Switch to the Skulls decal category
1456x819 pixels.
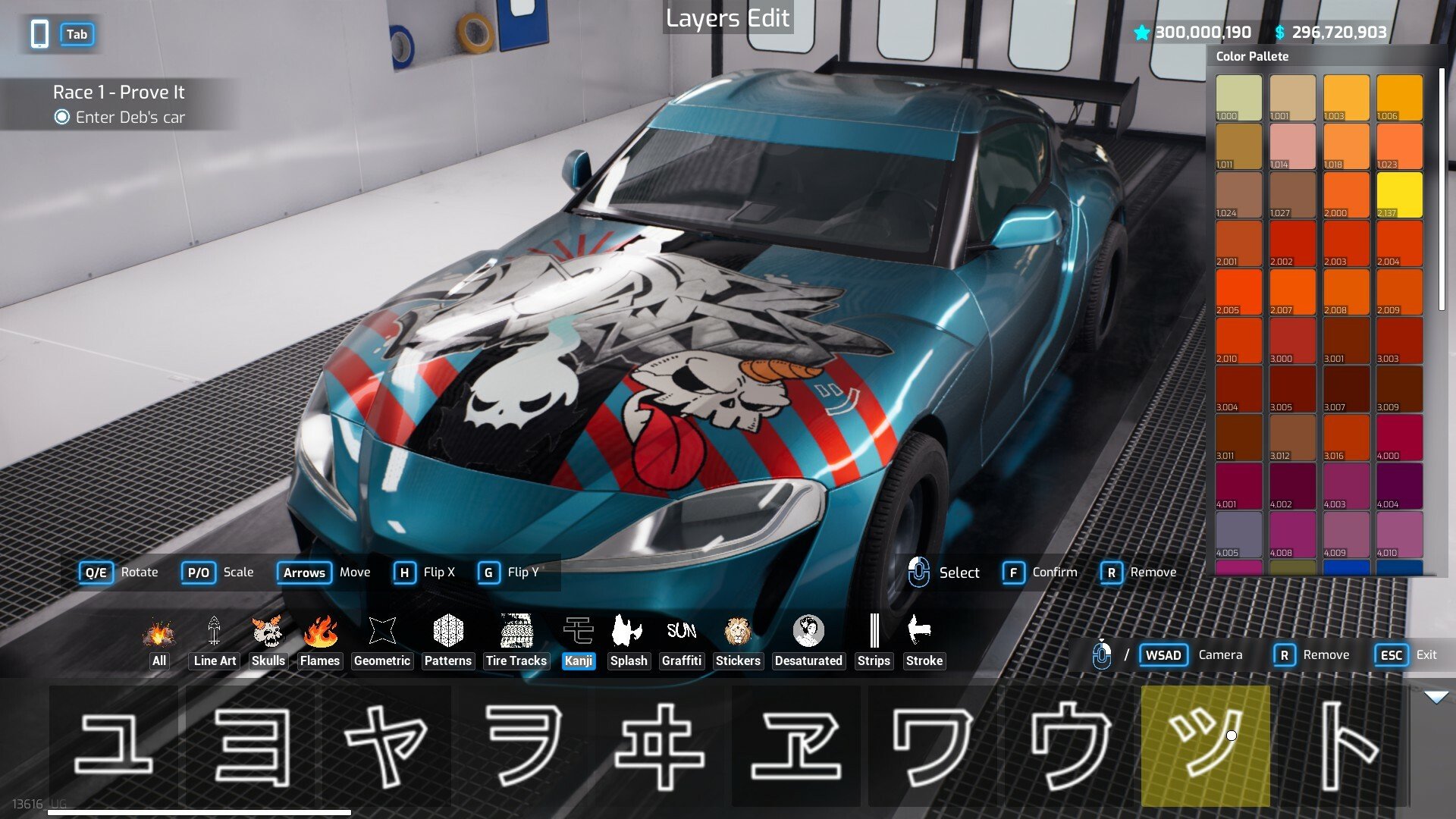click(x=268, y=642)
